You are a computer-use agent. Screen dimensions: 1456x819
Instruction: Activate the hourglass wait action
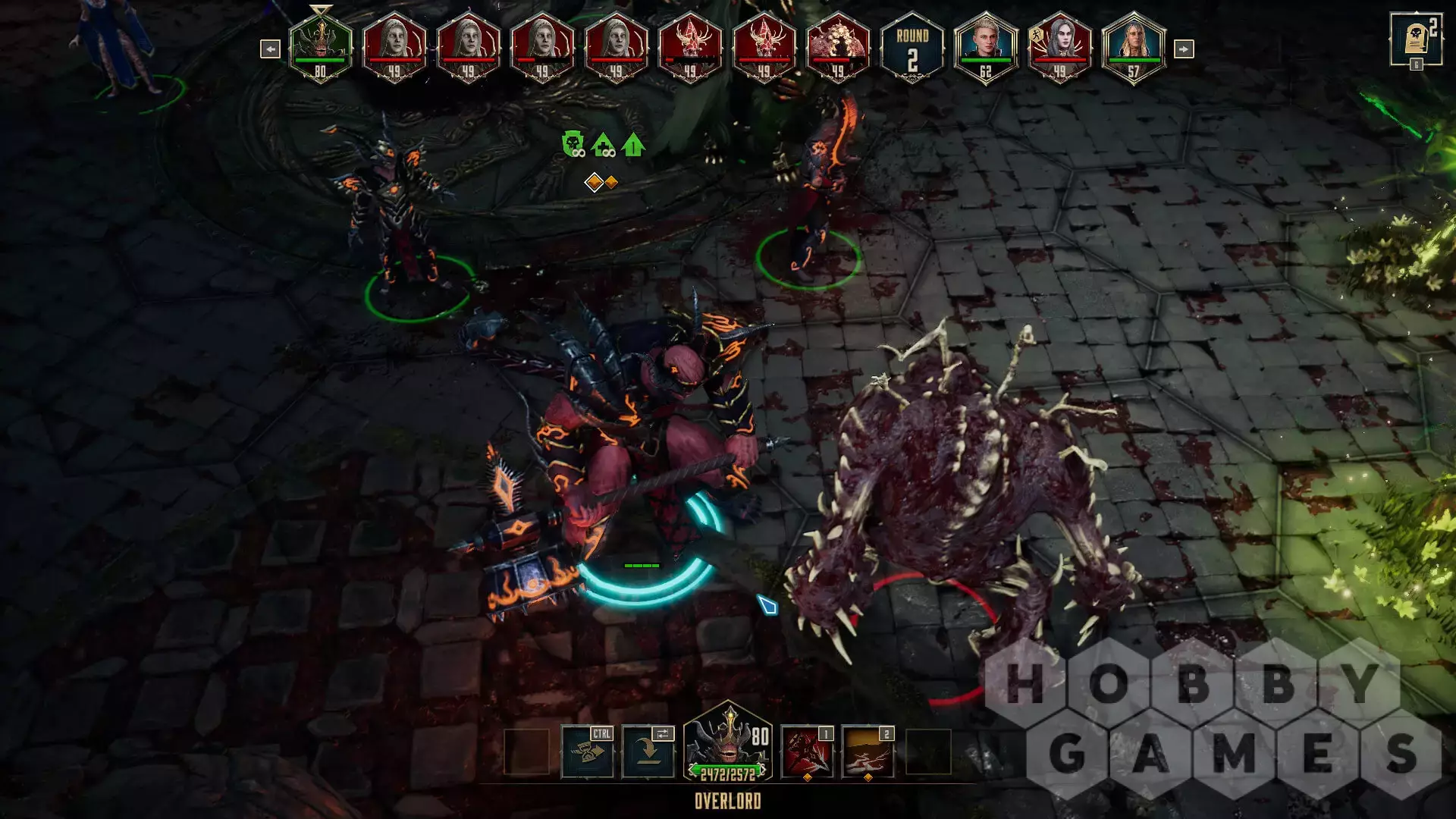pyautogui.click(x=588, y=752)
